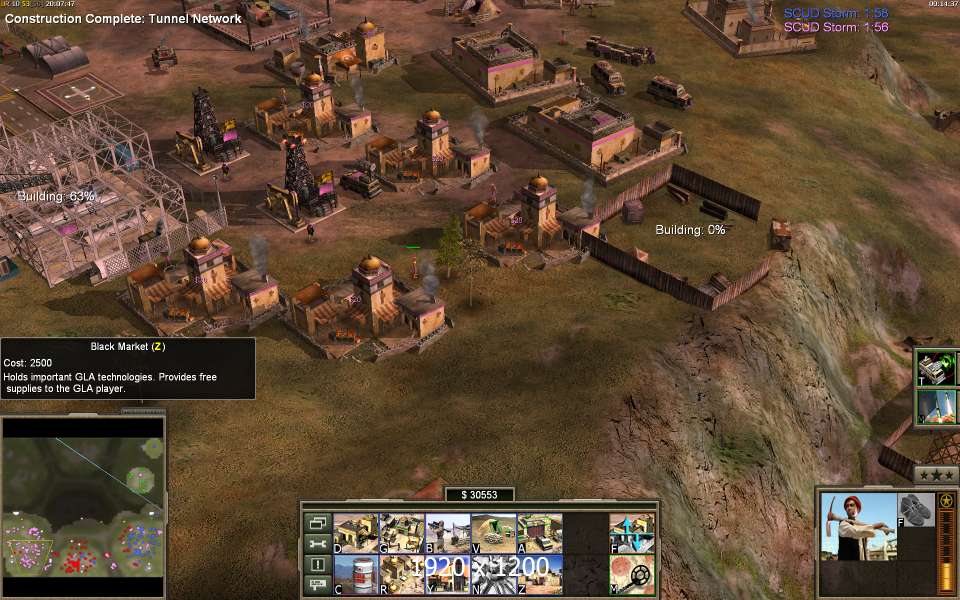Select the build icon with hotkey D
Image resolution: width=960 pixels, height=600 pixels.
pyautogui.click(x=355, y=533)
